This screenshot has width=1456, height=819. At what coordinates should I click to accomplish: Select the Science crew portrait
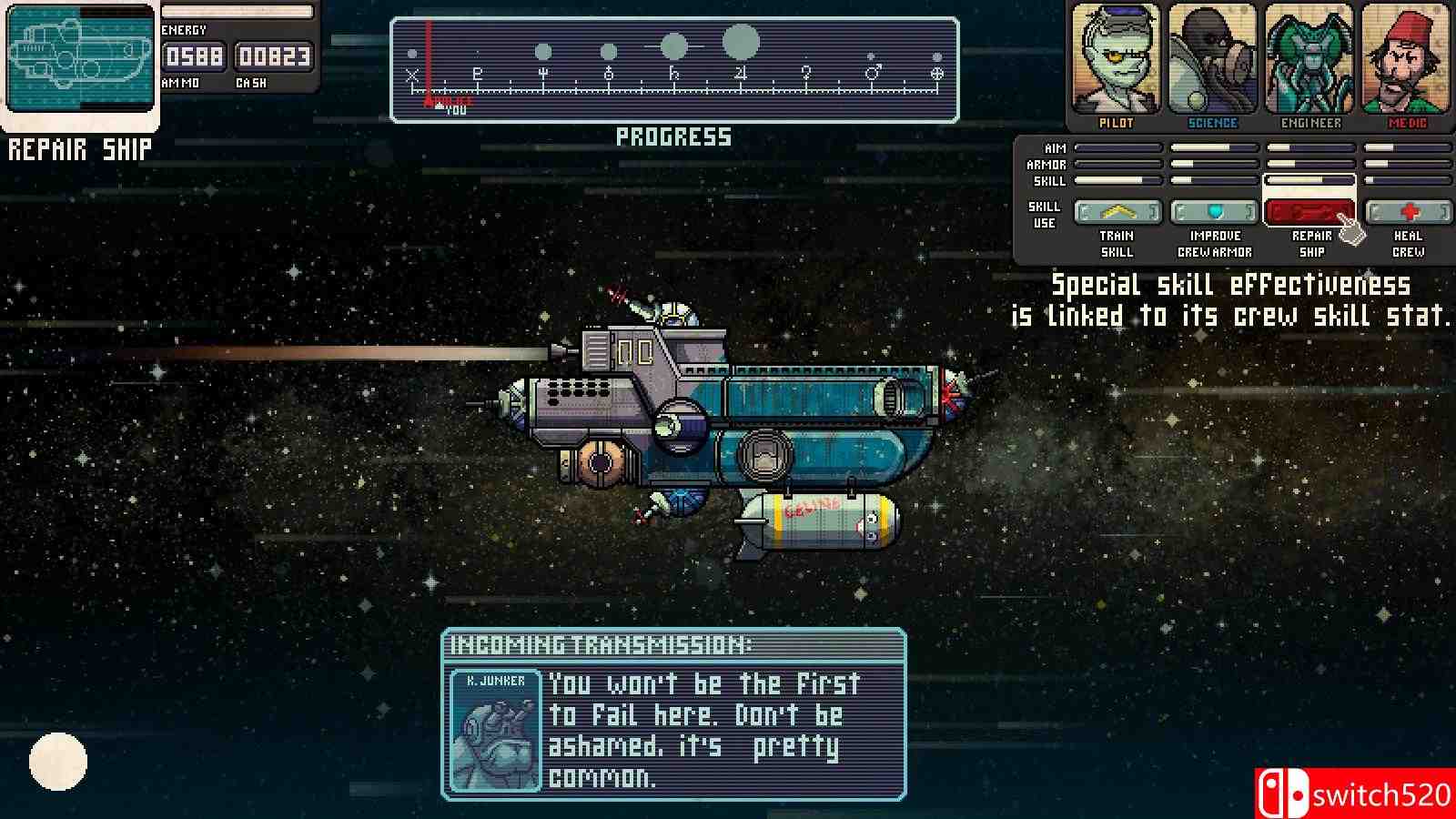pyautogui.click(x=1212, y=60)
